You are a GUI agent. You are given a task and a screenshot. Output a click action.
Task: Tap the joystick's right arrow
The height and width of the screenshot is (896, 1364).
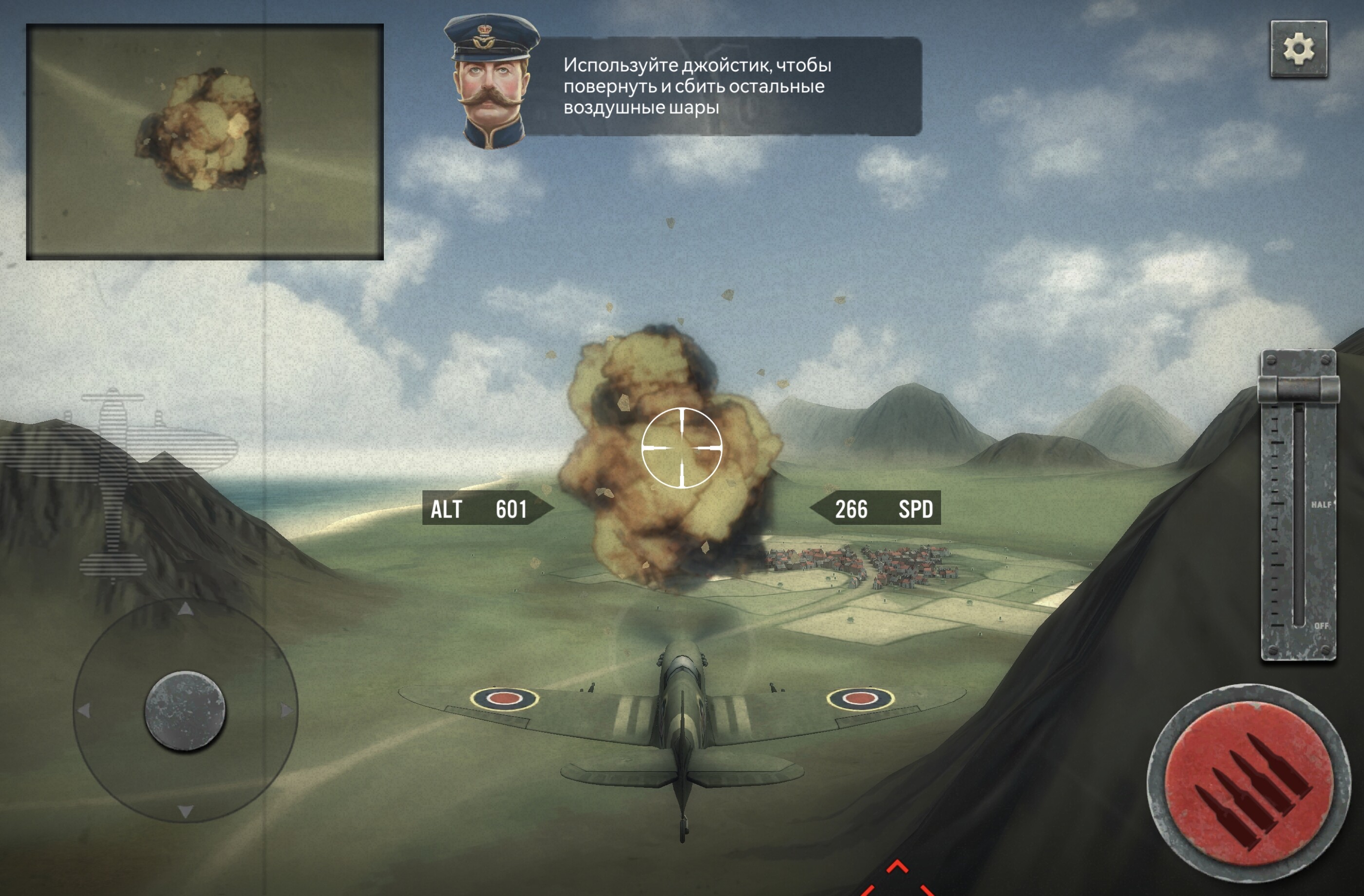coord(286,711)
